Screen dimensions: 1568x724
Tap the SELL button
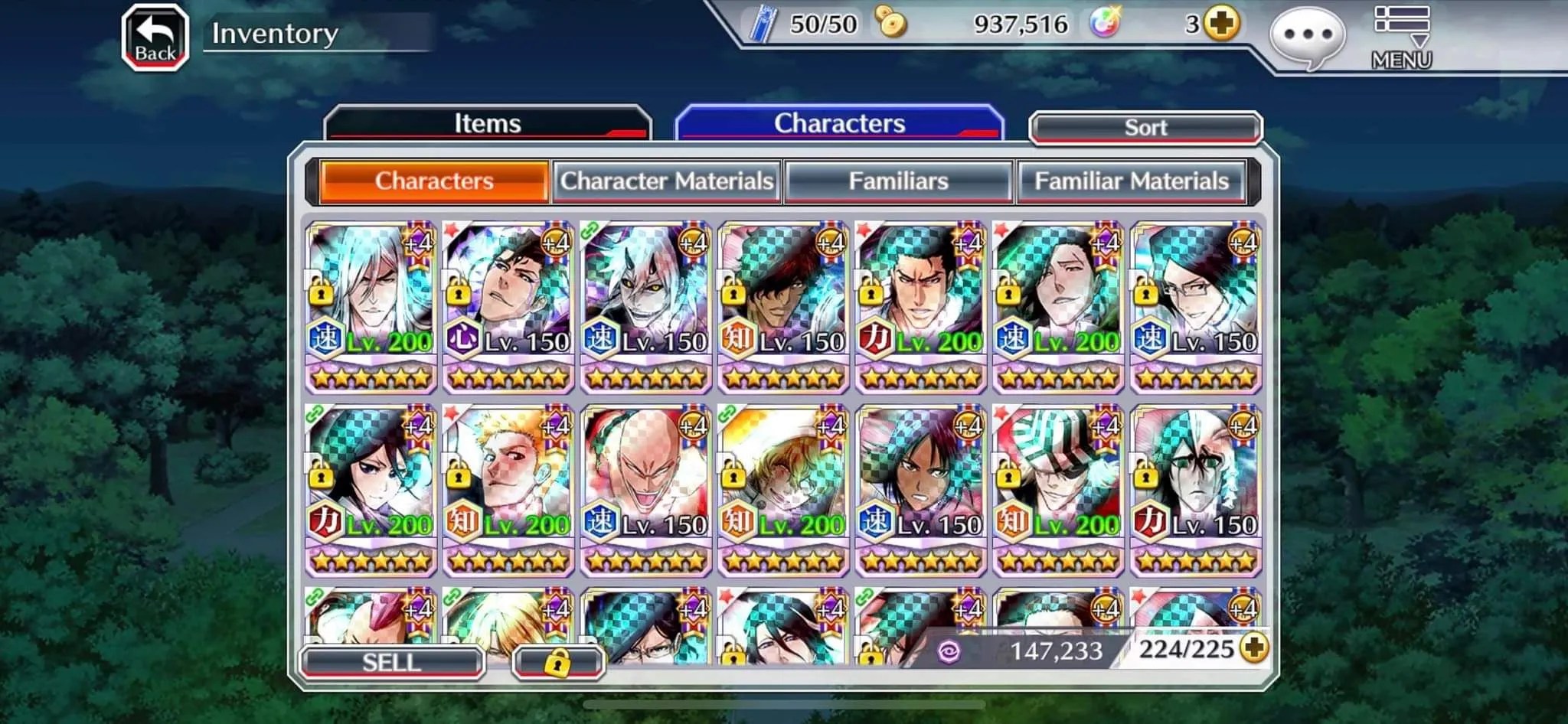click(x=392, y=662)
